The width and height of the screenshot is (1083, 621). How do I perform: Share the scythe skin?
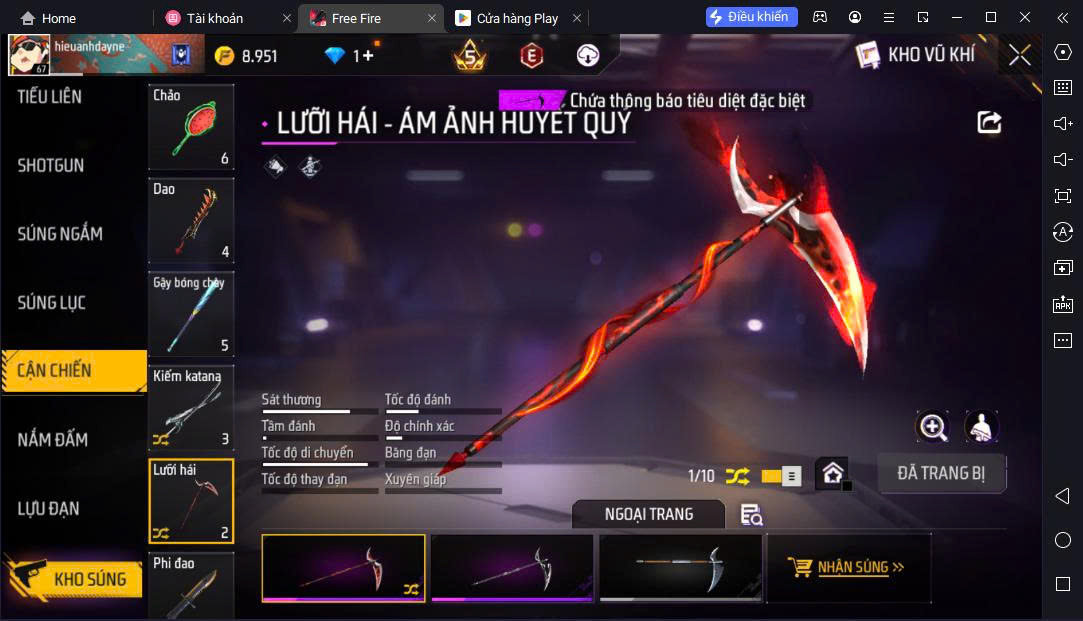click(x=989, y=122)
